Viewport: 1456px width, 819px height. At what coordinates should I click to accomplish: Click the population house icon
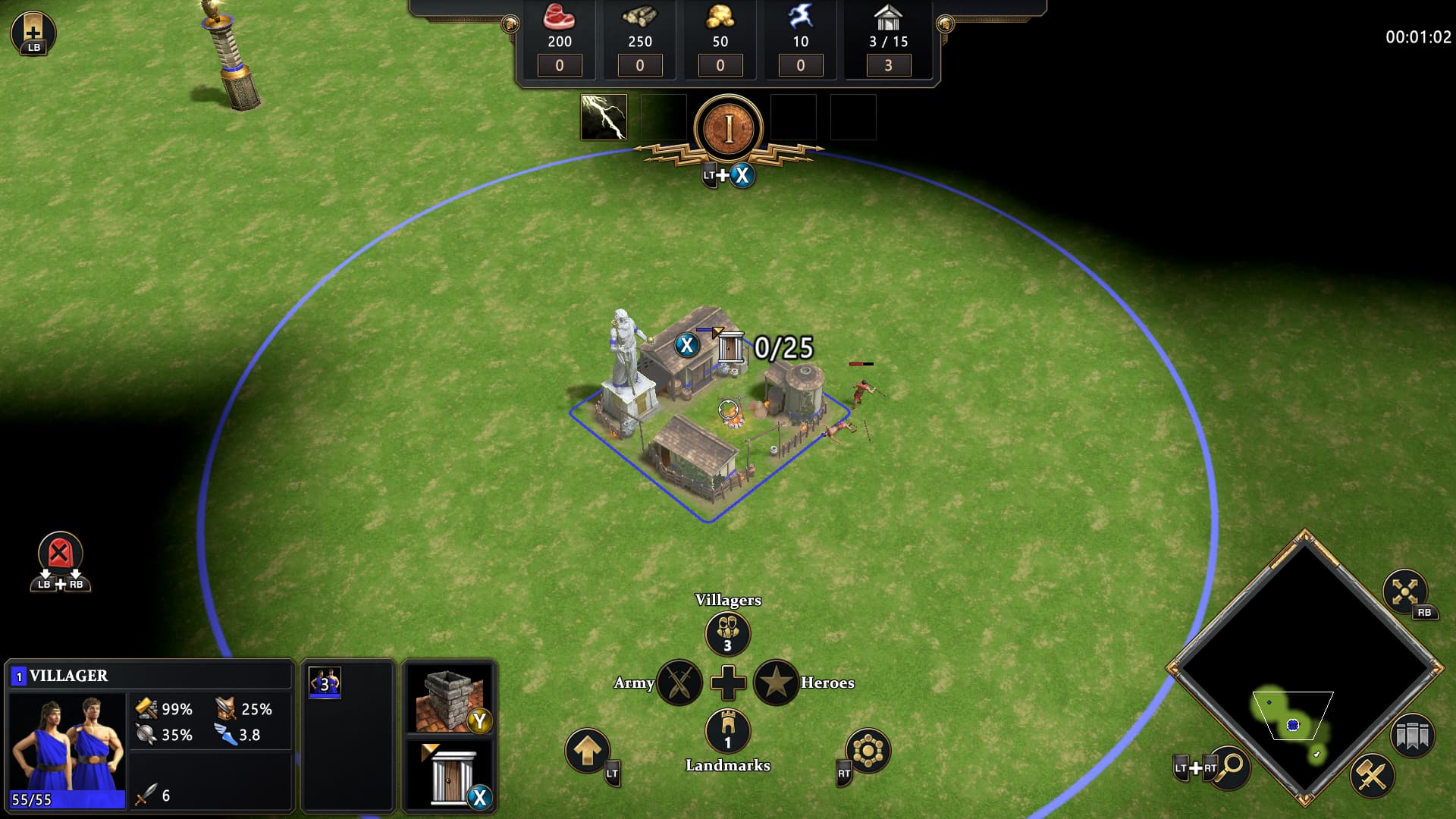(888, 17)
